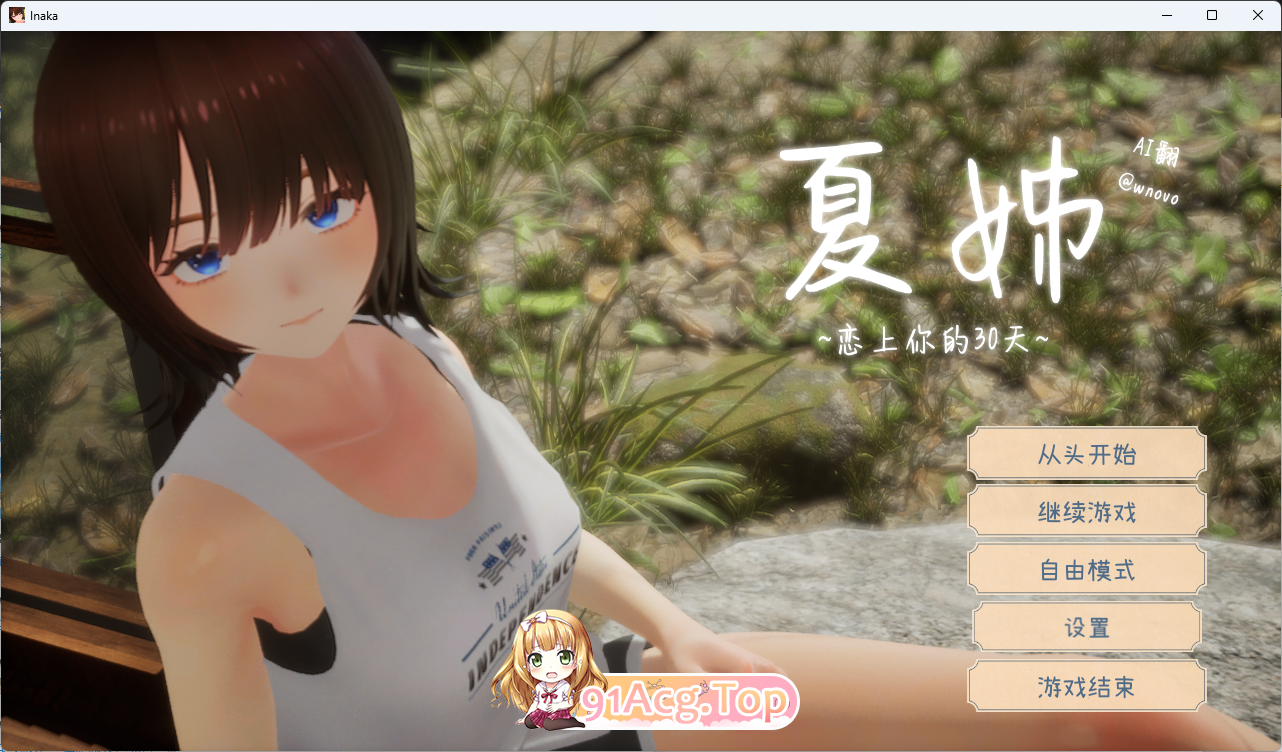Select 继续游戏 to continue a saved game
Viewport: 1282px width, 752px height.
tap(1086, 511)
